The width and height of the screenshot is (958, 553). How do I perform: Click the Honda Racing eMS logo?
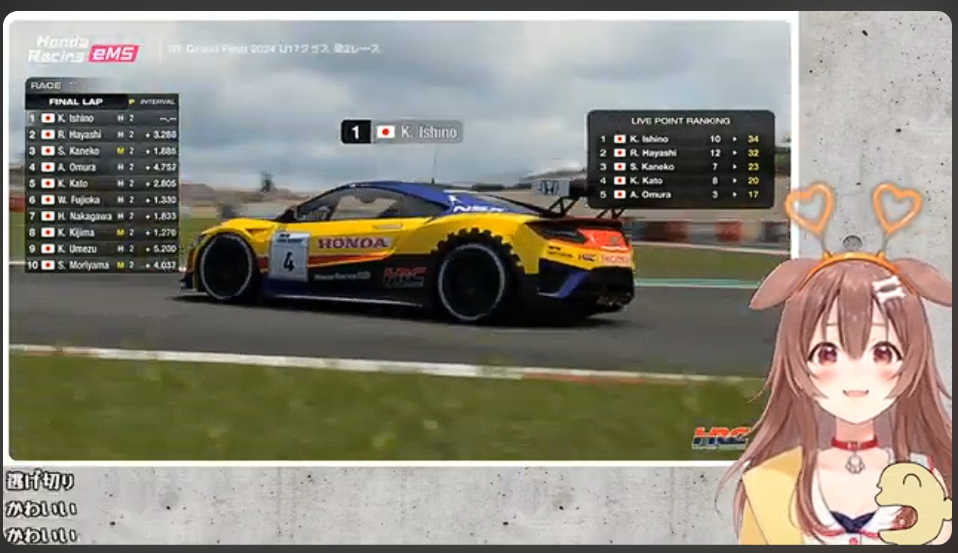(x=84, y=49)
